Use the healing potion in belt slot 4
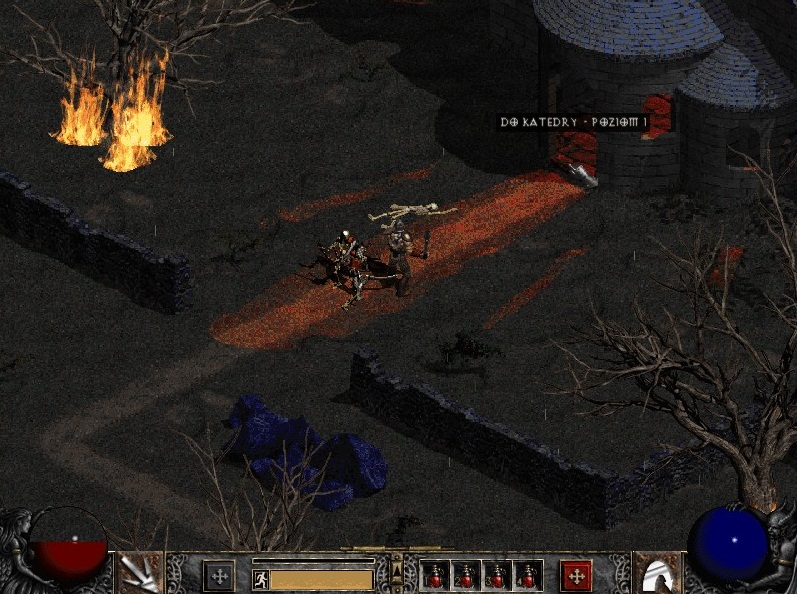Screen dimensions: 797x594 coord(527,575)
